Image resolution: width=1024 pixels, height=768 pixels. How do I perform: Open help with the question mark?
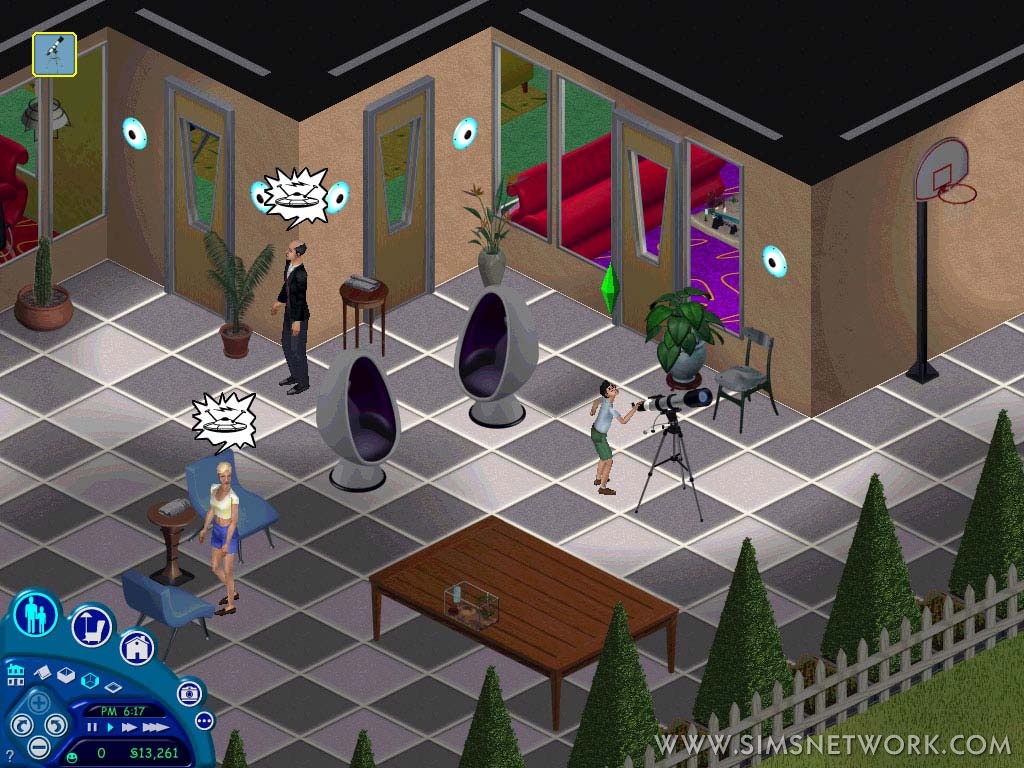tap(9, 757)
